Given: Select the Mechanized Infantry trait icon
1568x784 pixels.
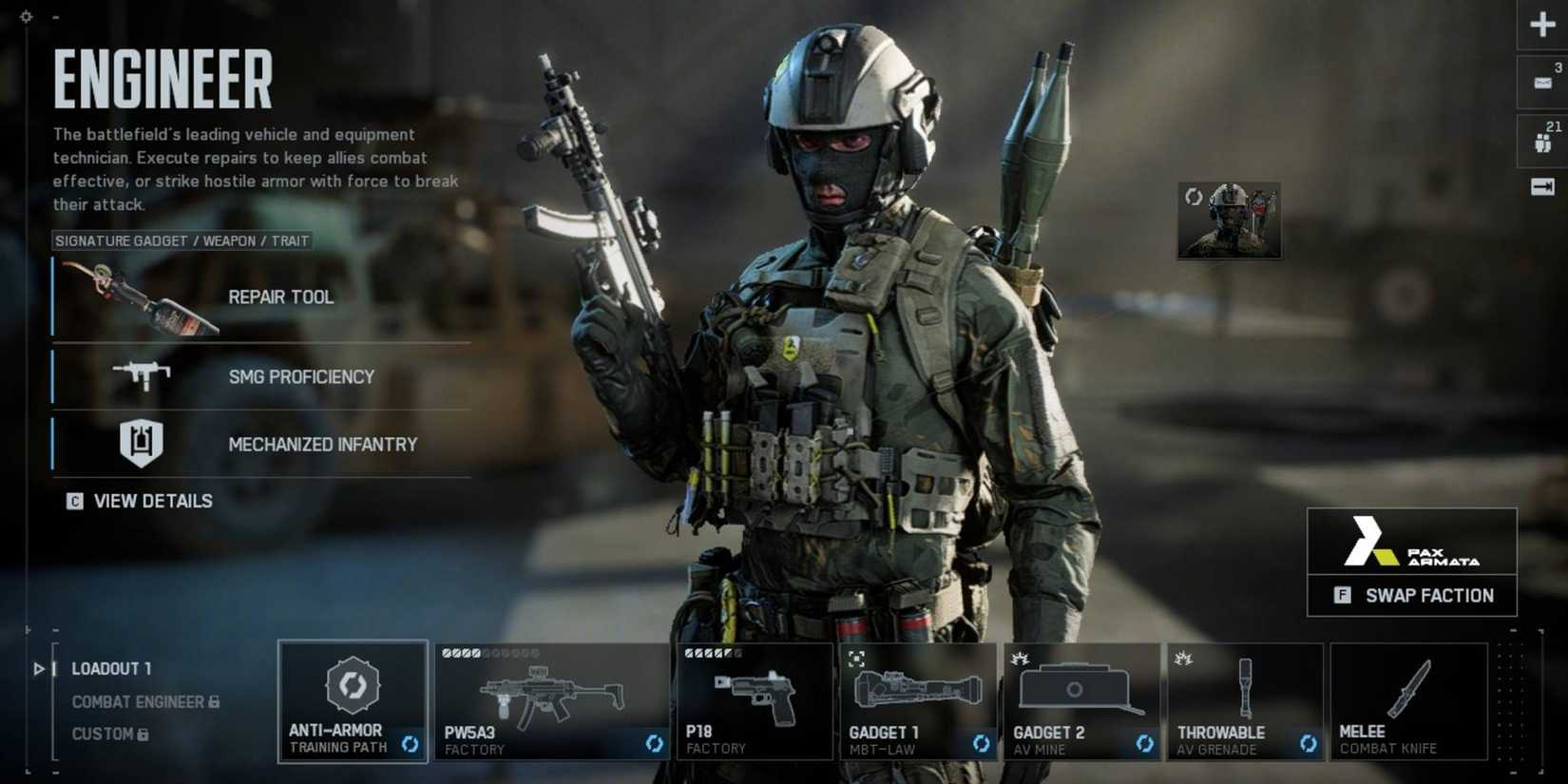Looking at the screenshot, I should (x=143, y=442).
